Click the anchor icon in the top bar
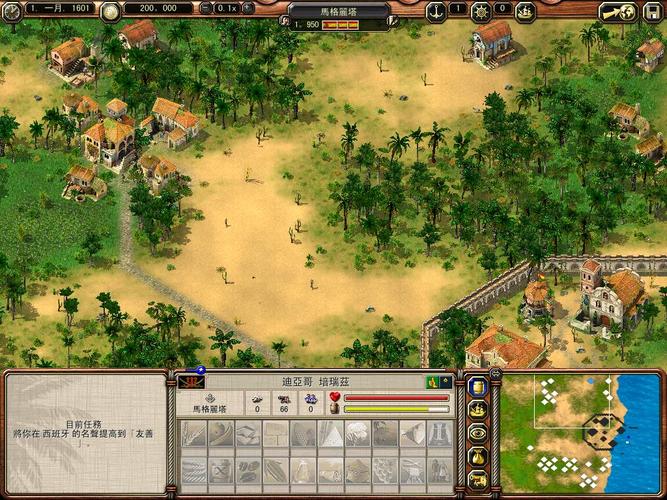The image size is (667, 500). pos(436,11)
